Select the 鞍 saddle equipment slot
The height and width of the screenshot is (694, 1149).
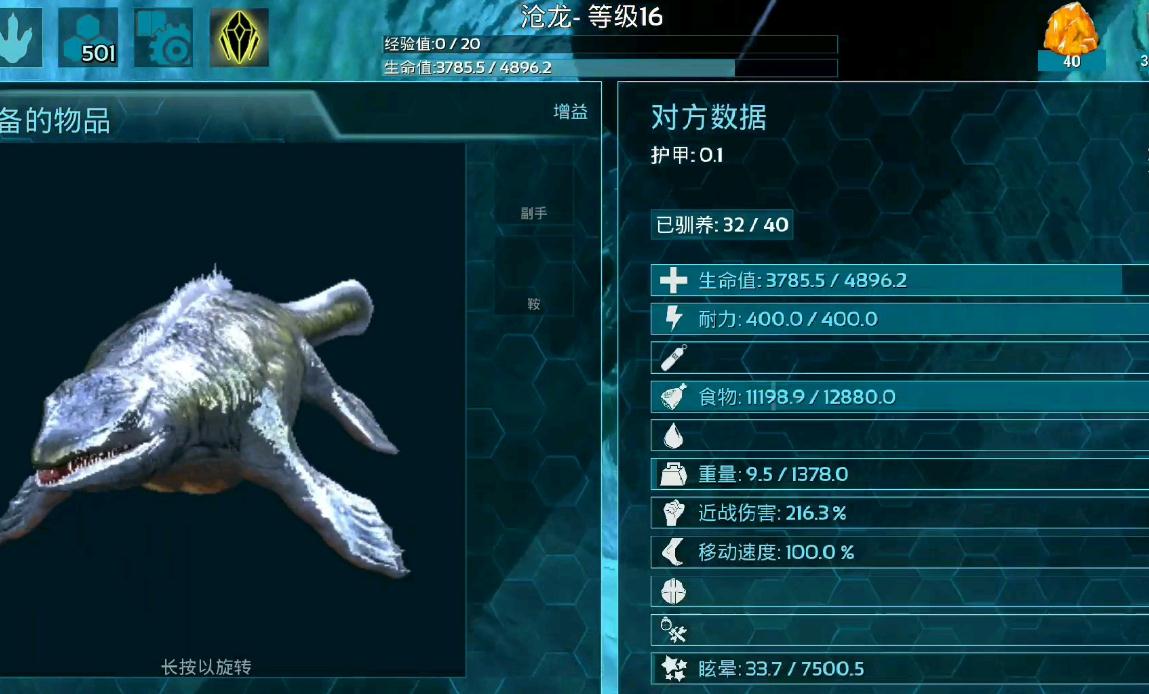[533, 280]
